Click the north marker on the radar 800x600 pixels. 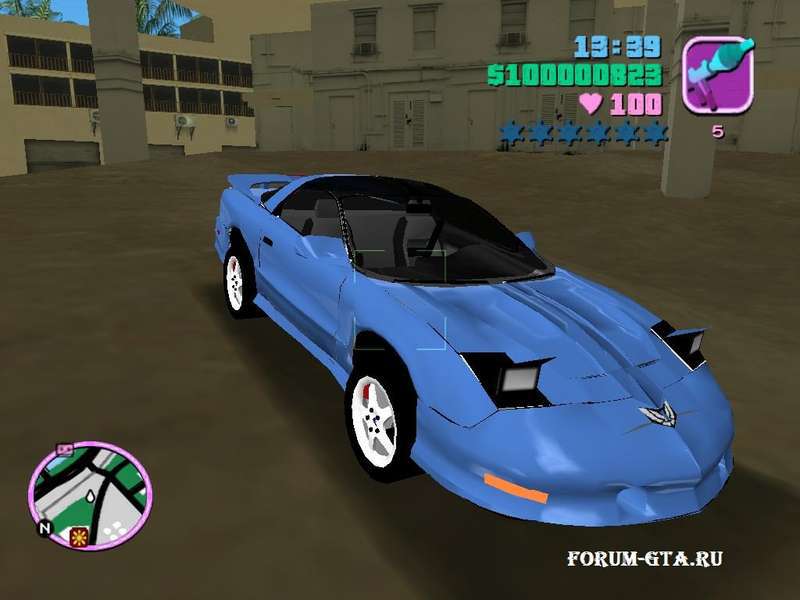43,527
